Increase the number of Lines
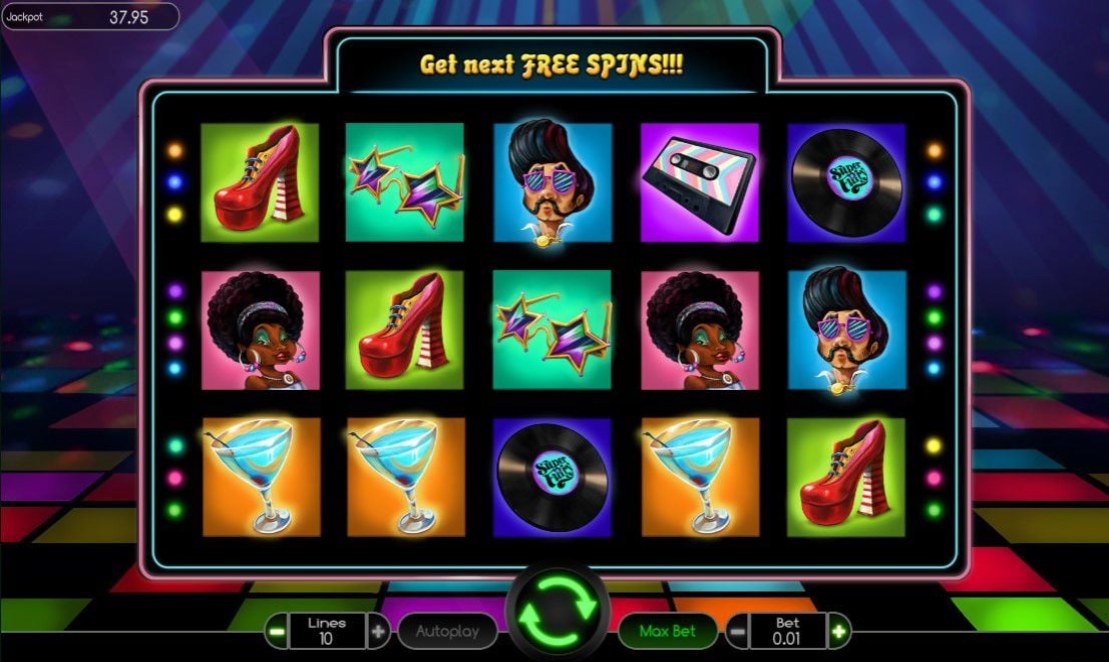The image size is (1109, 662). click(378, 631)
